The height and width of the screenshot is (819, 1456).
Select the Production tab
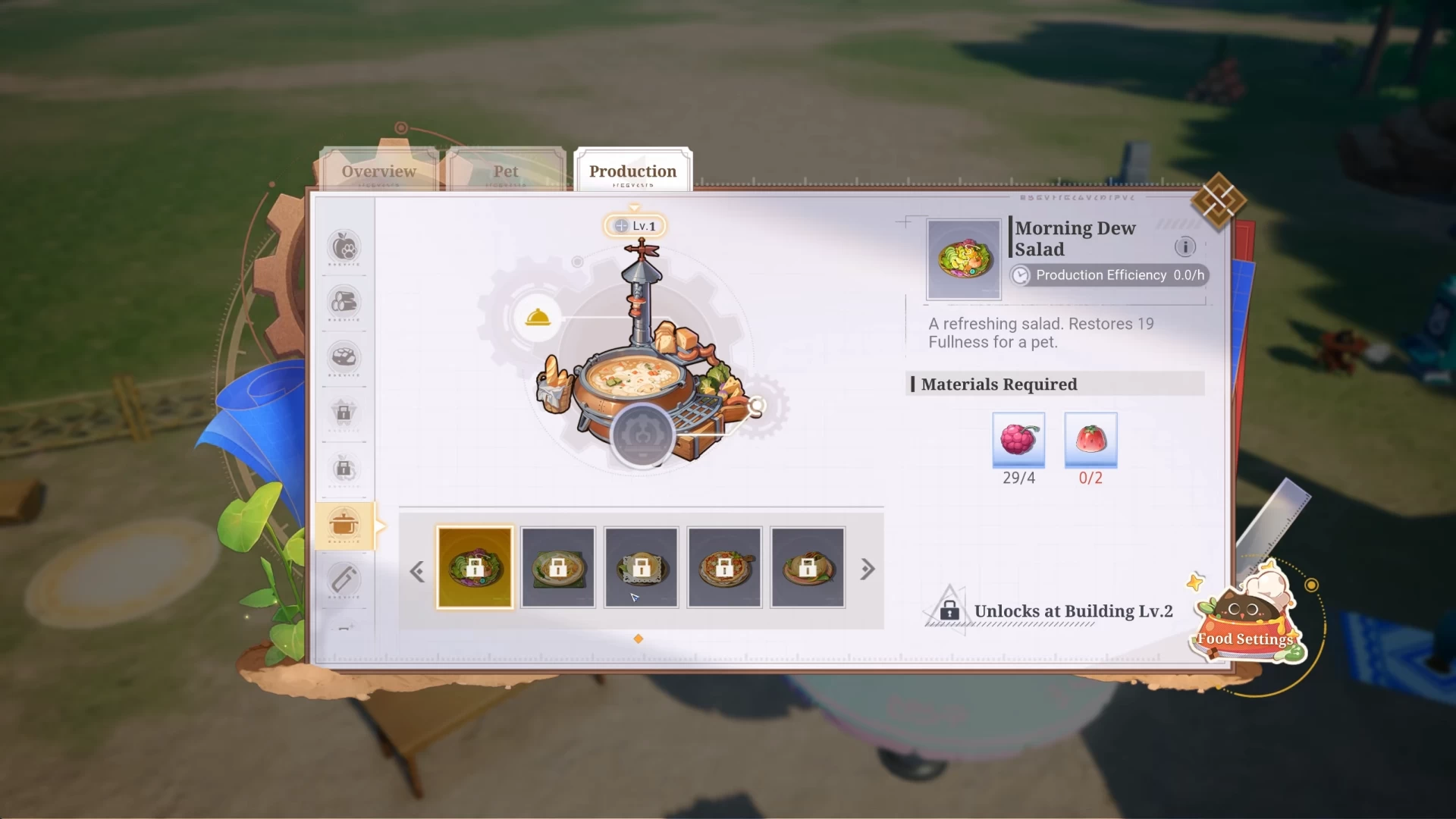(632, 171)
